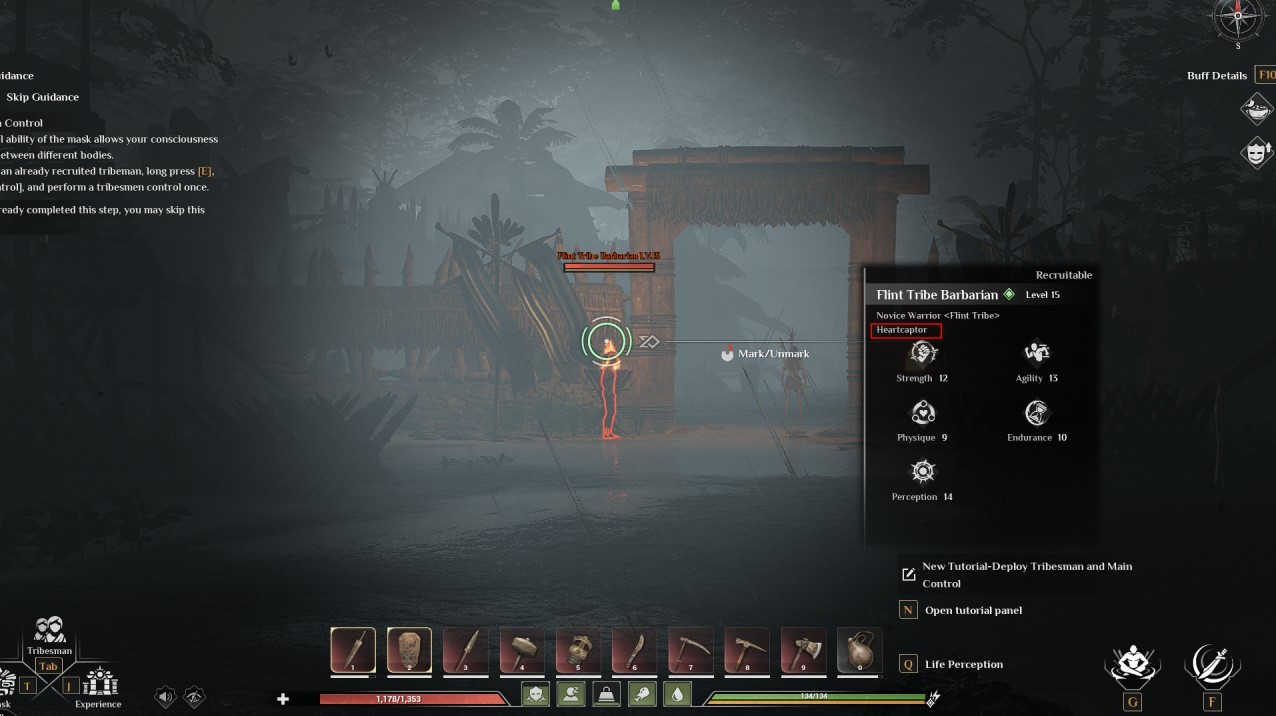This screenshot has height=716, width=1276.
Task: Equip the stone hammer in hotbar slot 4
Action: click(x=521, y=650)
